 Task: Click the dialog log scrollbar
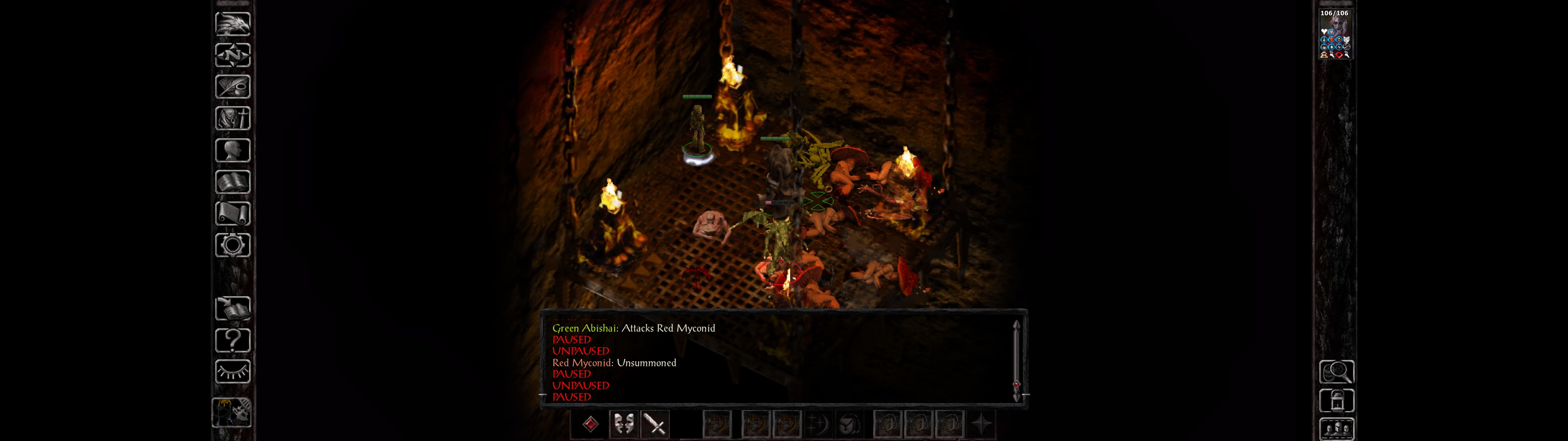tap(1016, 359)
